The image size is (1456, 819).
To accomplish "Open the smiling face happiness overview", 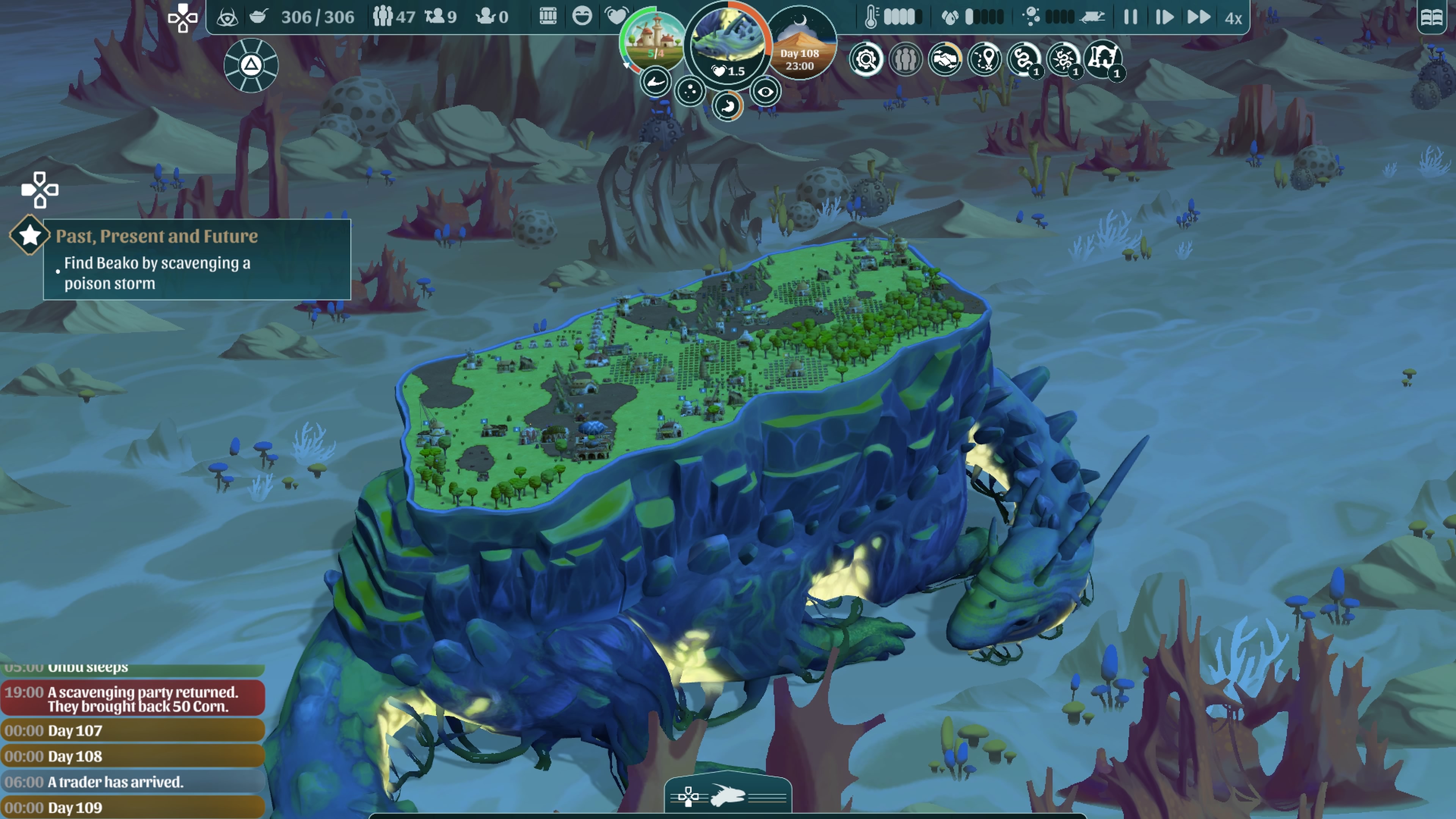I will (x=582, y=16).
